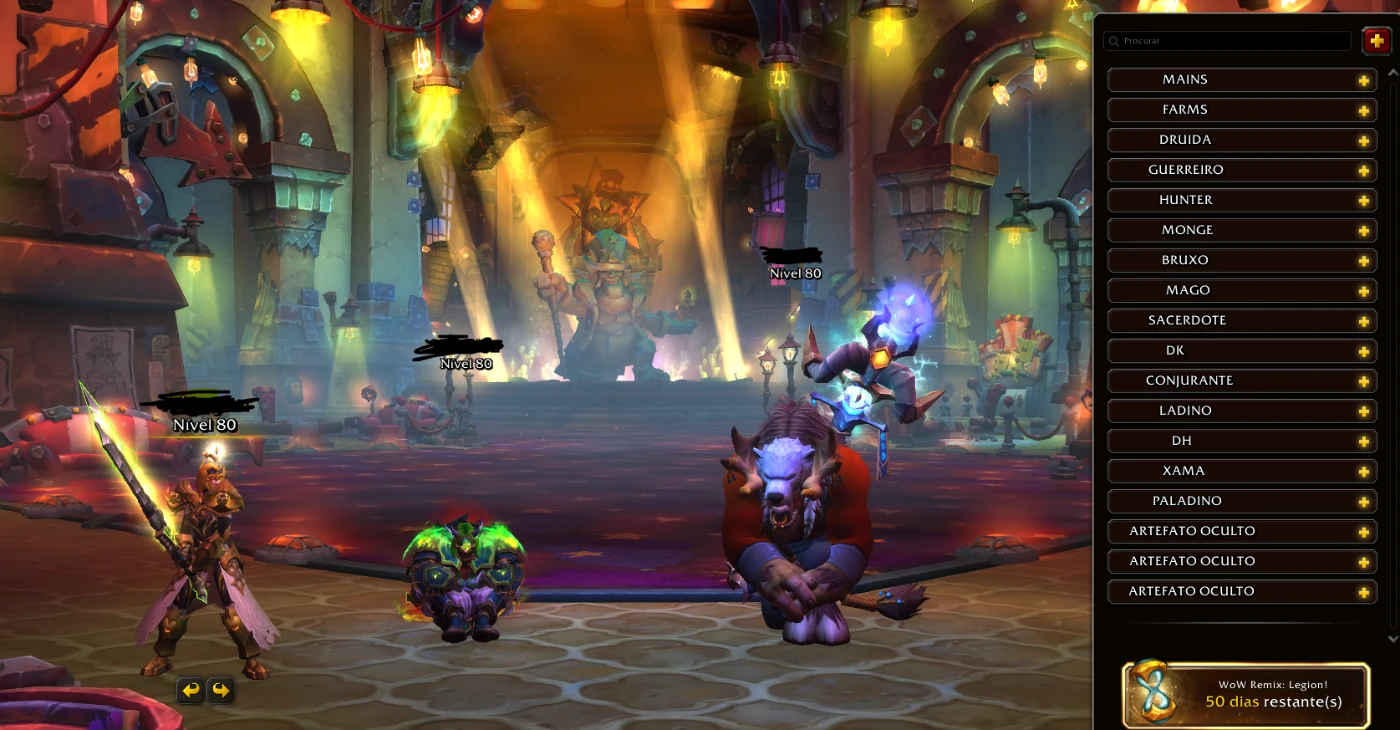Rotate character with the left arrow button
1400x730 pixels.
coord(190,690)
